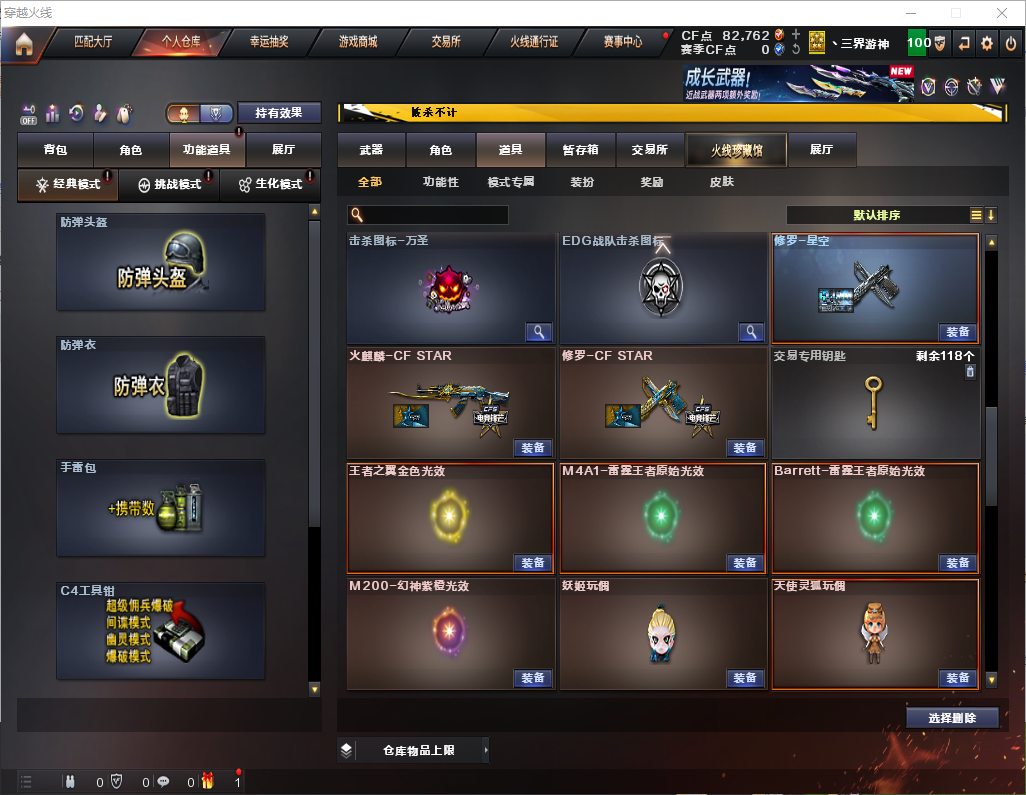Close the game window
This screenshot has height=795, width=1026.
[1002, 13]
